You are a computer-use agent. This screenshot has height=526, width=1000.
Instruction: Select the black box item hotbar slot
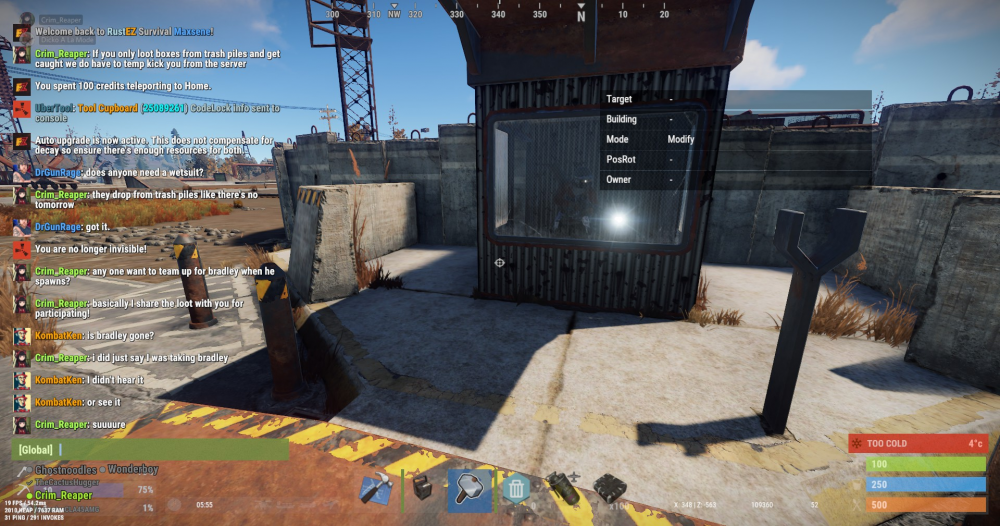[422, 489]
